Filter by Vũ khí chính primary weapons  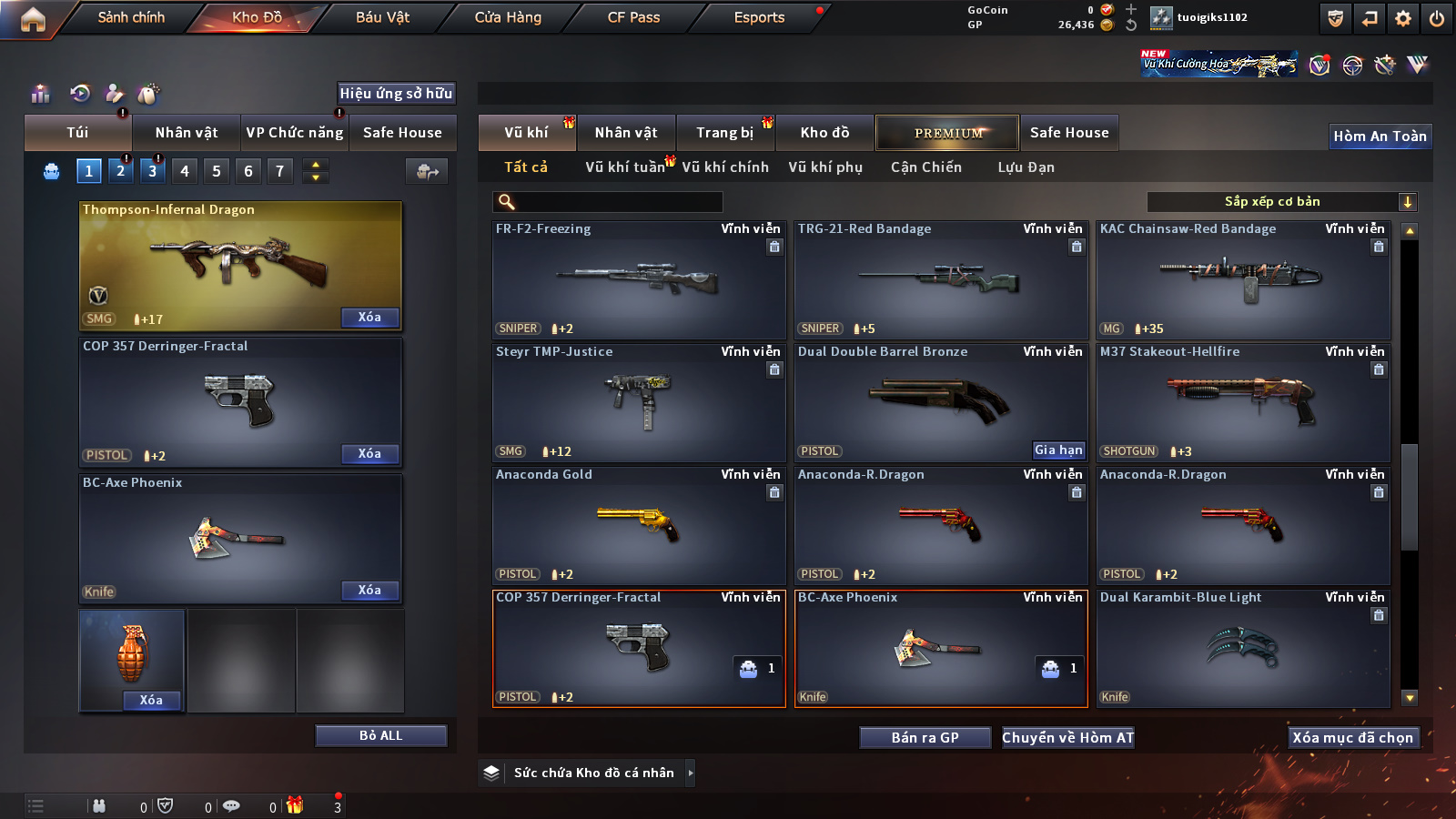pos(725,167)
